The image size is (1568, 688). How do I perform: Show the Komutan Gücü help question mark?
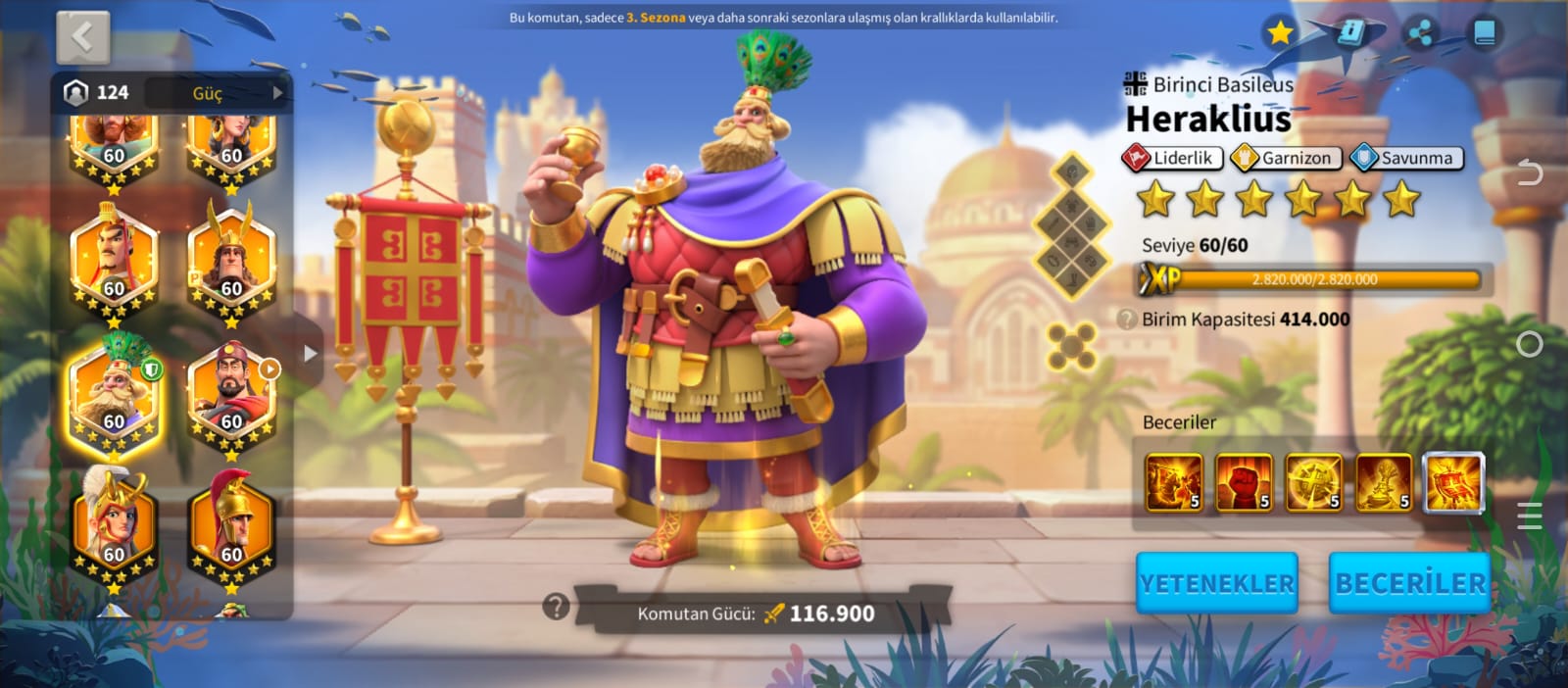(x=556, y=608)
